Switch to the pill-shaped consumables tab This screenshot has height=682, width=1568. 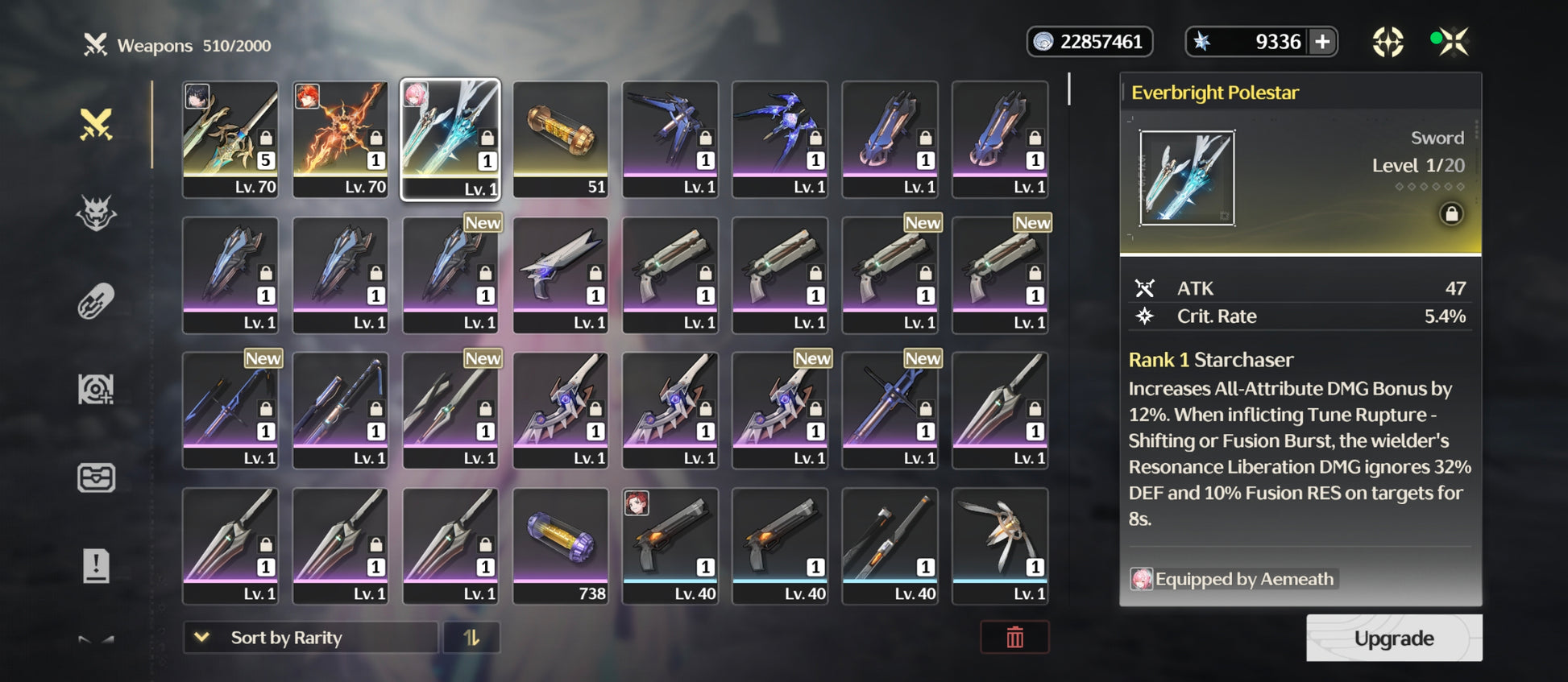96,302
